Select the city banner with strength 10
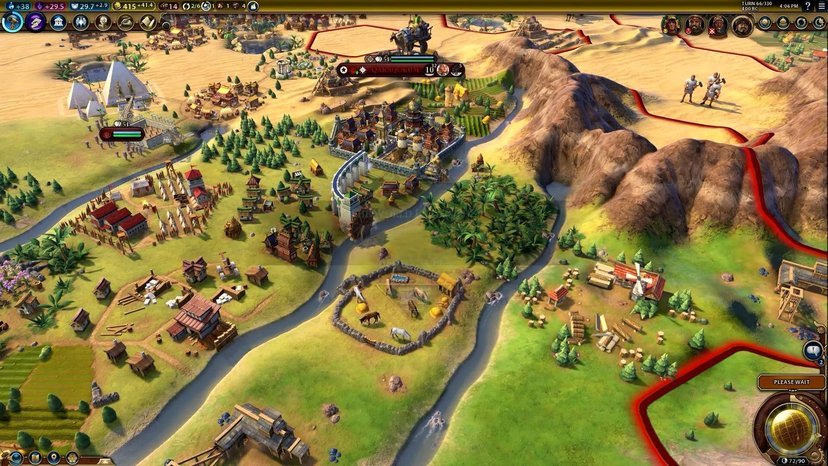 (400, 69)
